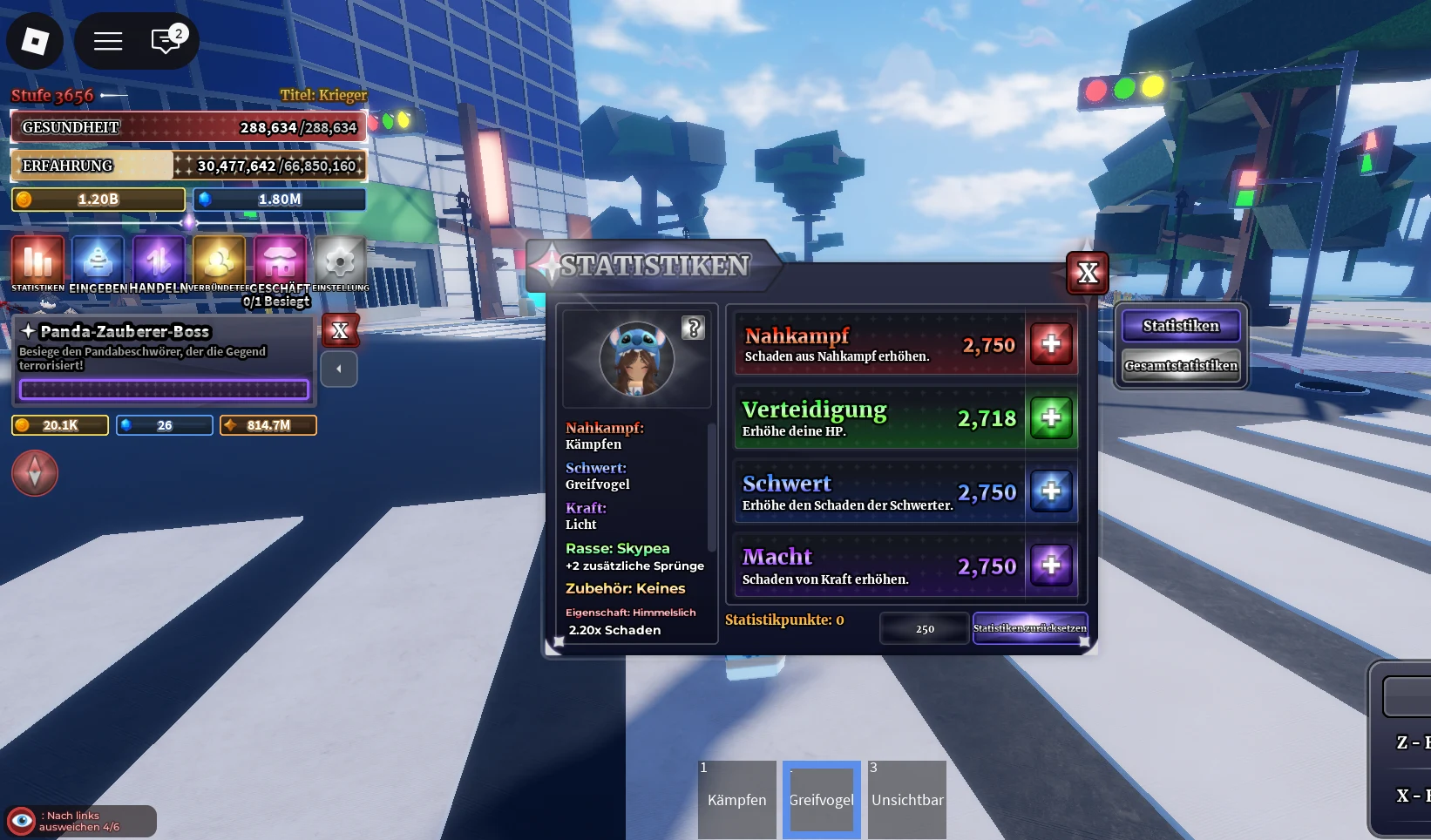1431x840 pixels.
Task: Raise the Schwert stat with plus
Action: (x=1051, y=491)
